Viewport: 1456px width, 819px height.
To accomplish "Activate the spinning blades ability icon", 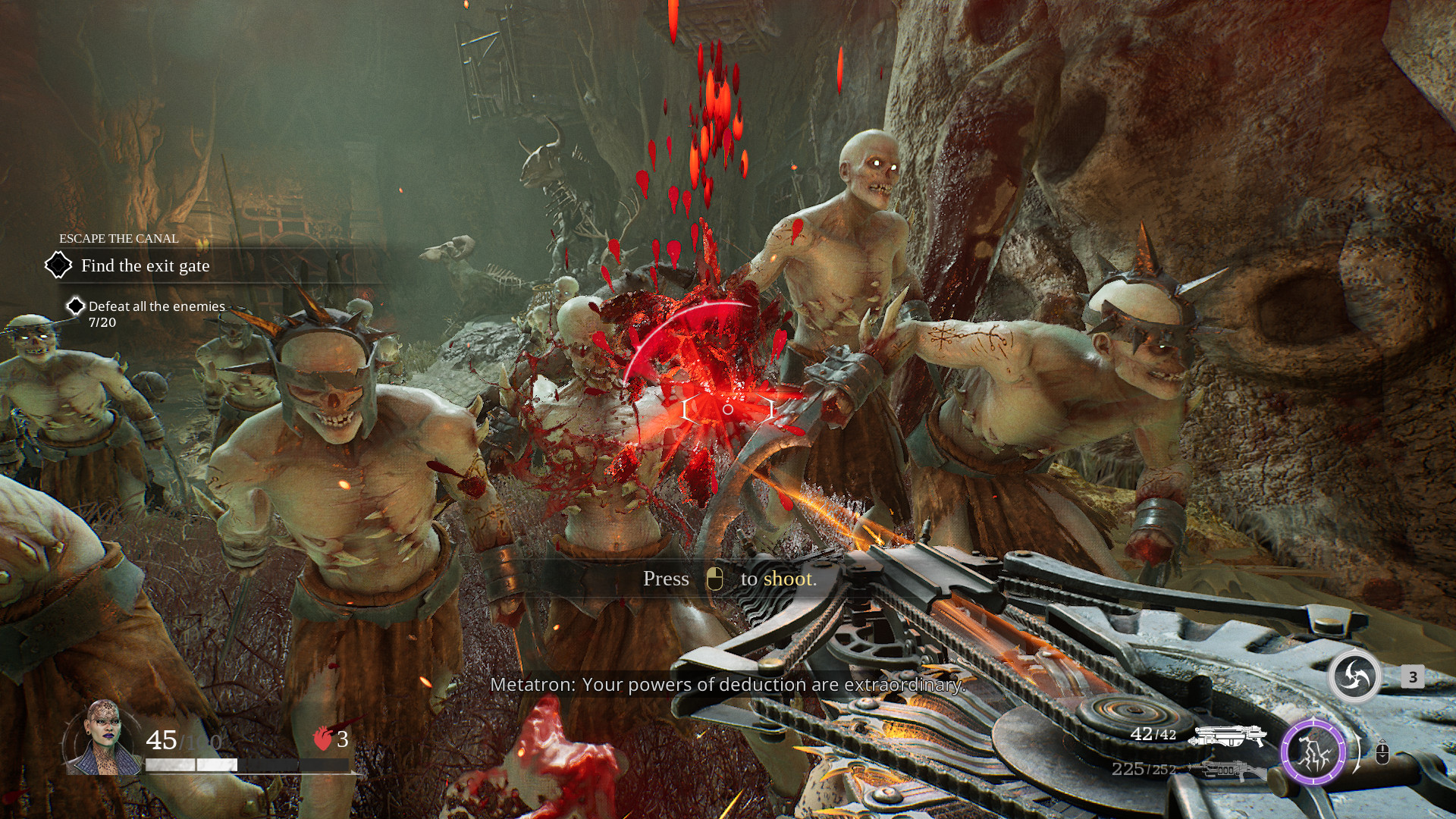I will (x=1354, y=676).
